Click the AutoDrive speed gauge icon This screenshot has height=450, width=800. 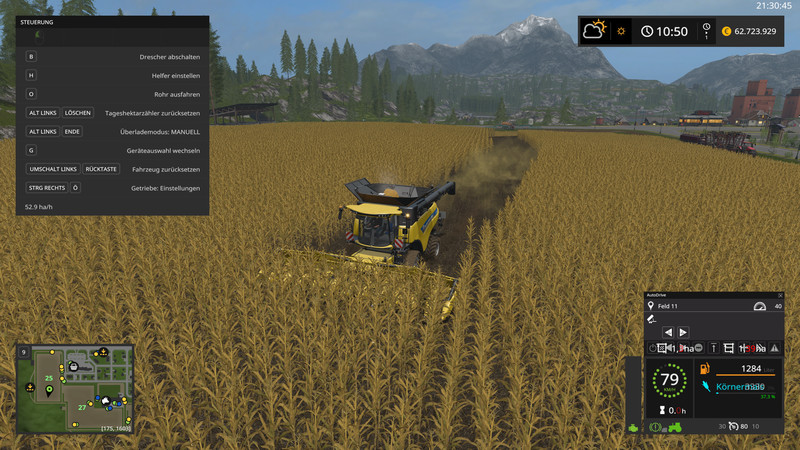coord(758,306)
